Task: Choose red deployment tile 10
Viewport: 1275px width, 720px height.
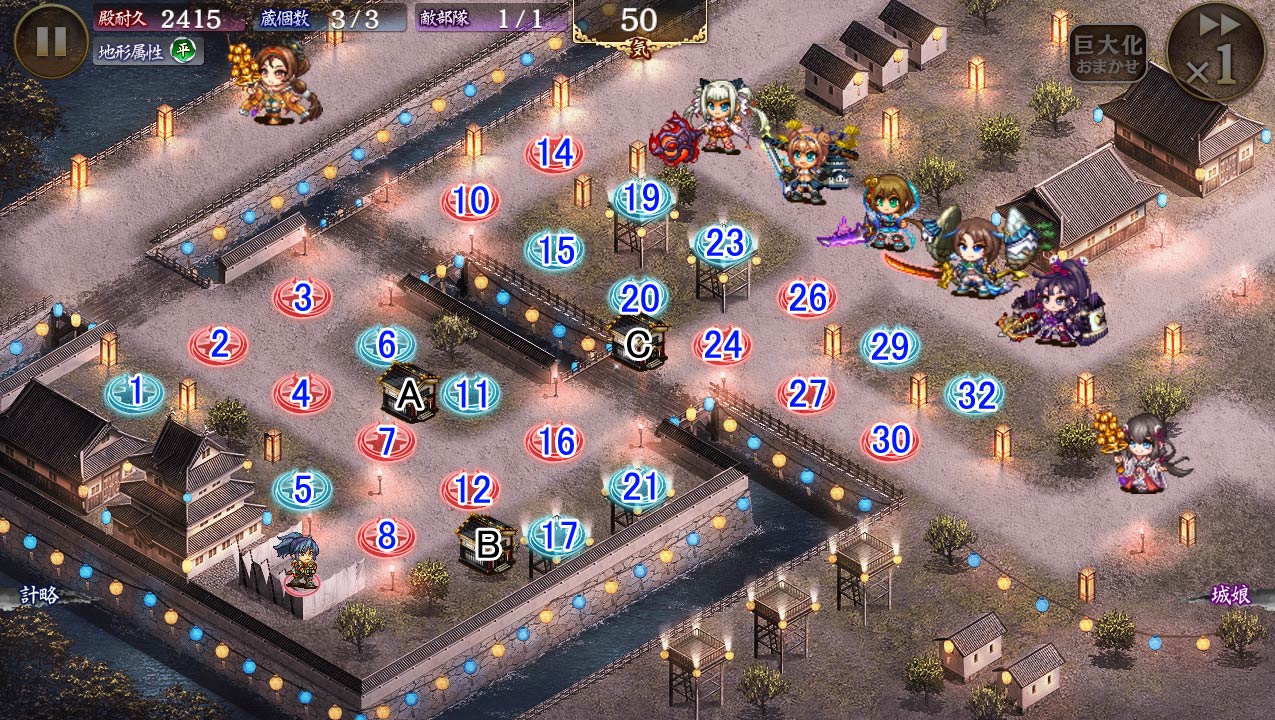Action: tap(470, 202)
